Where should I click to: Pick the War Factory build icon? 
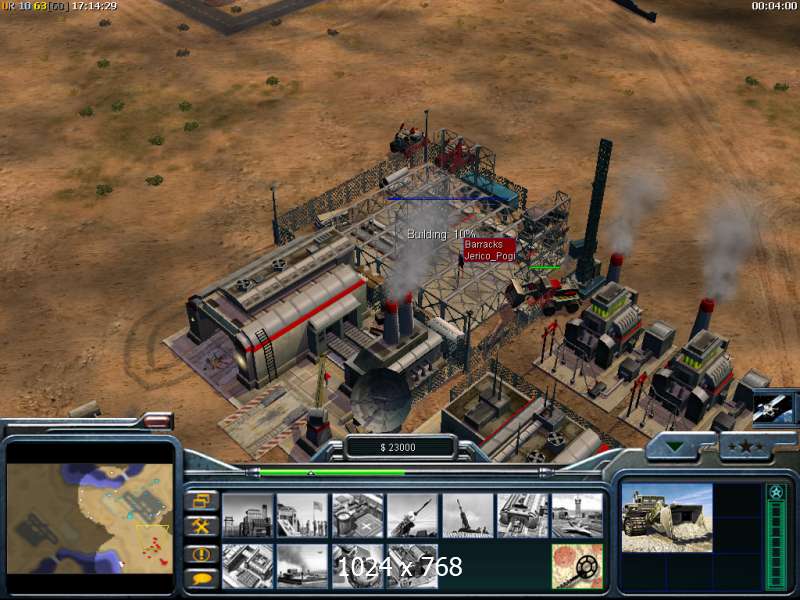523,516
